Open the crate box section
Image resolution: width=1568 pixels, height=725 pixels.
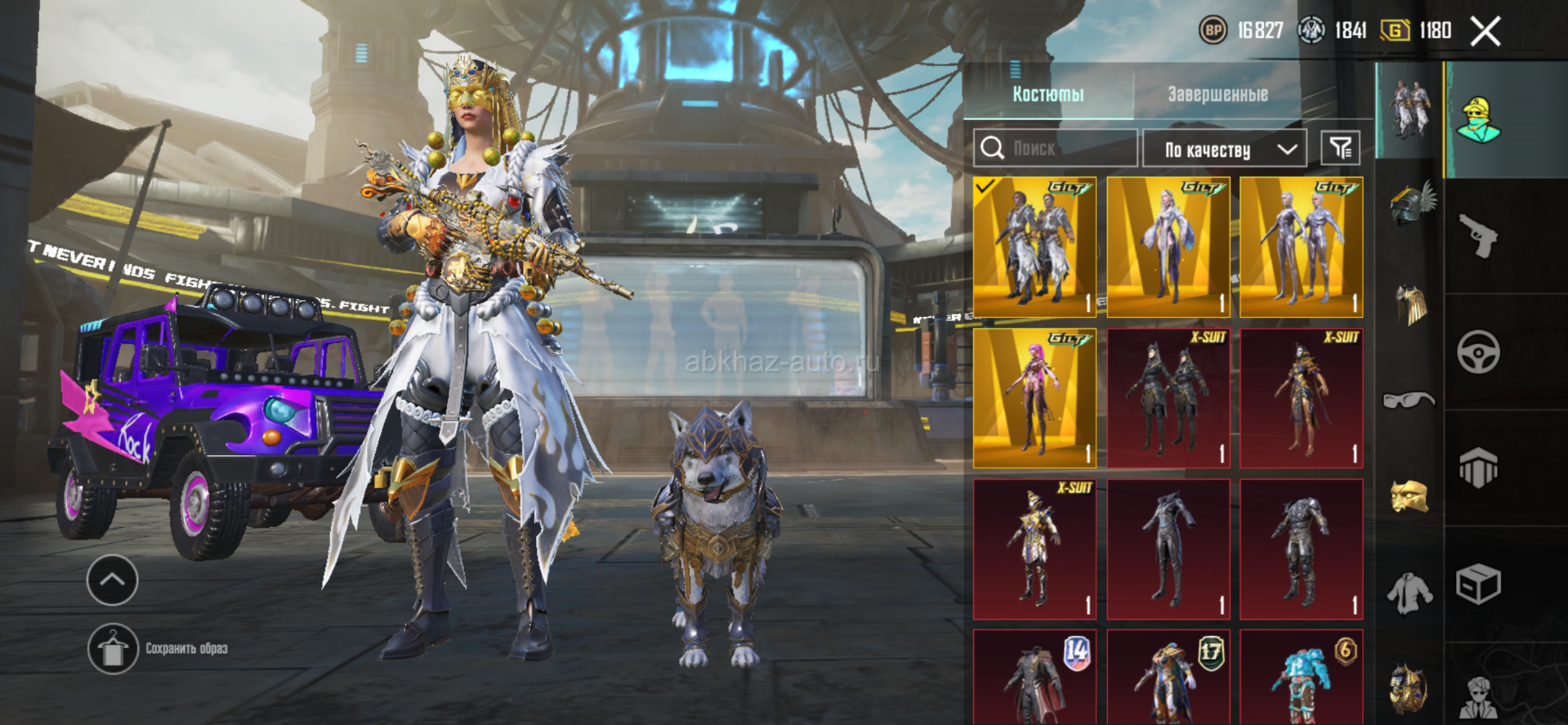click(1478, 584)
